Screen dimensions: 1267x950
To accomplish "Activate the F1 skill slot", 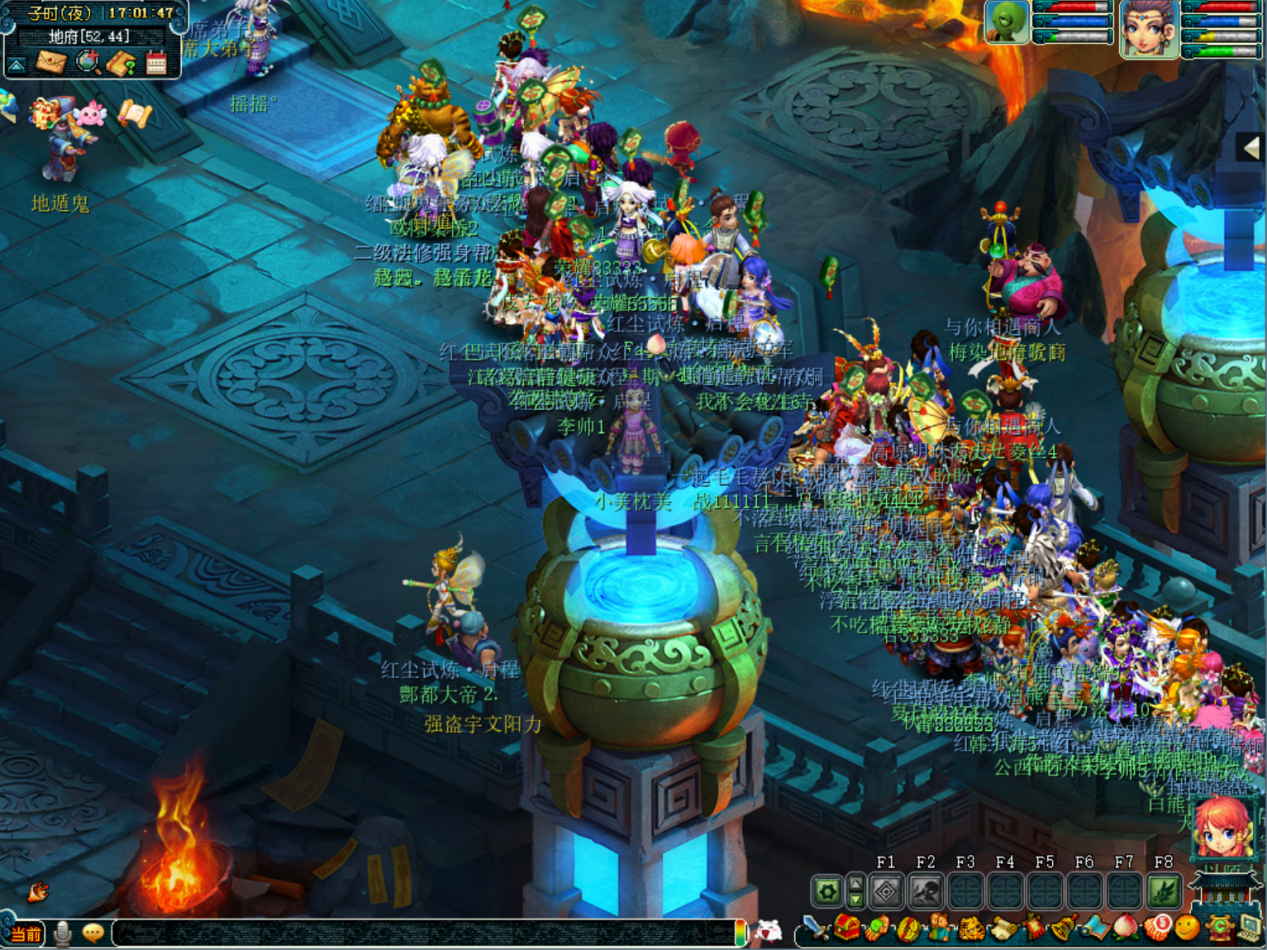I will [x=886, y=890].
